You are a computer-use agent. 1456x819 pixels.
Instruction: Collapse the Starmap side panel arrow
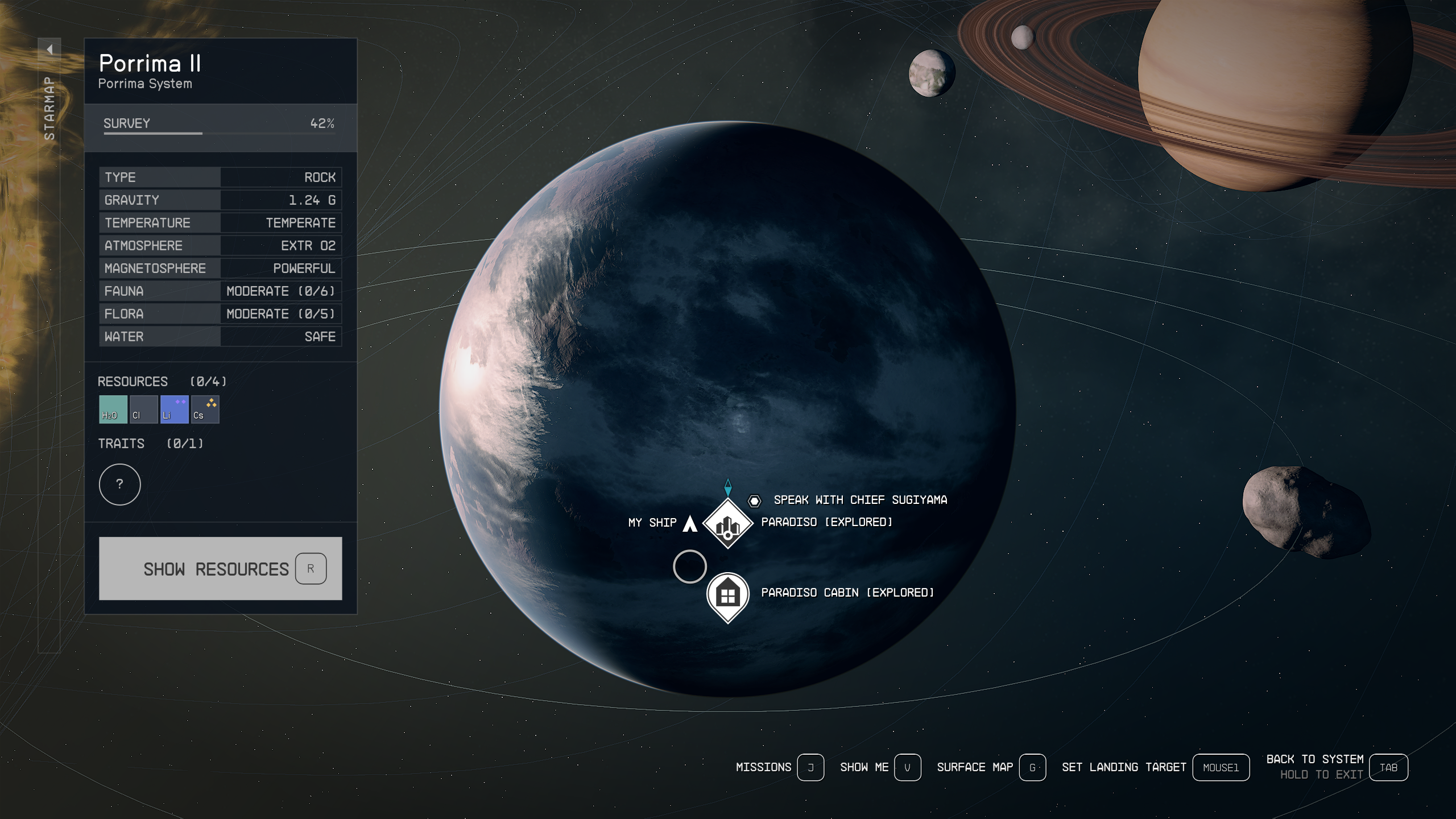tap(49, 49)
